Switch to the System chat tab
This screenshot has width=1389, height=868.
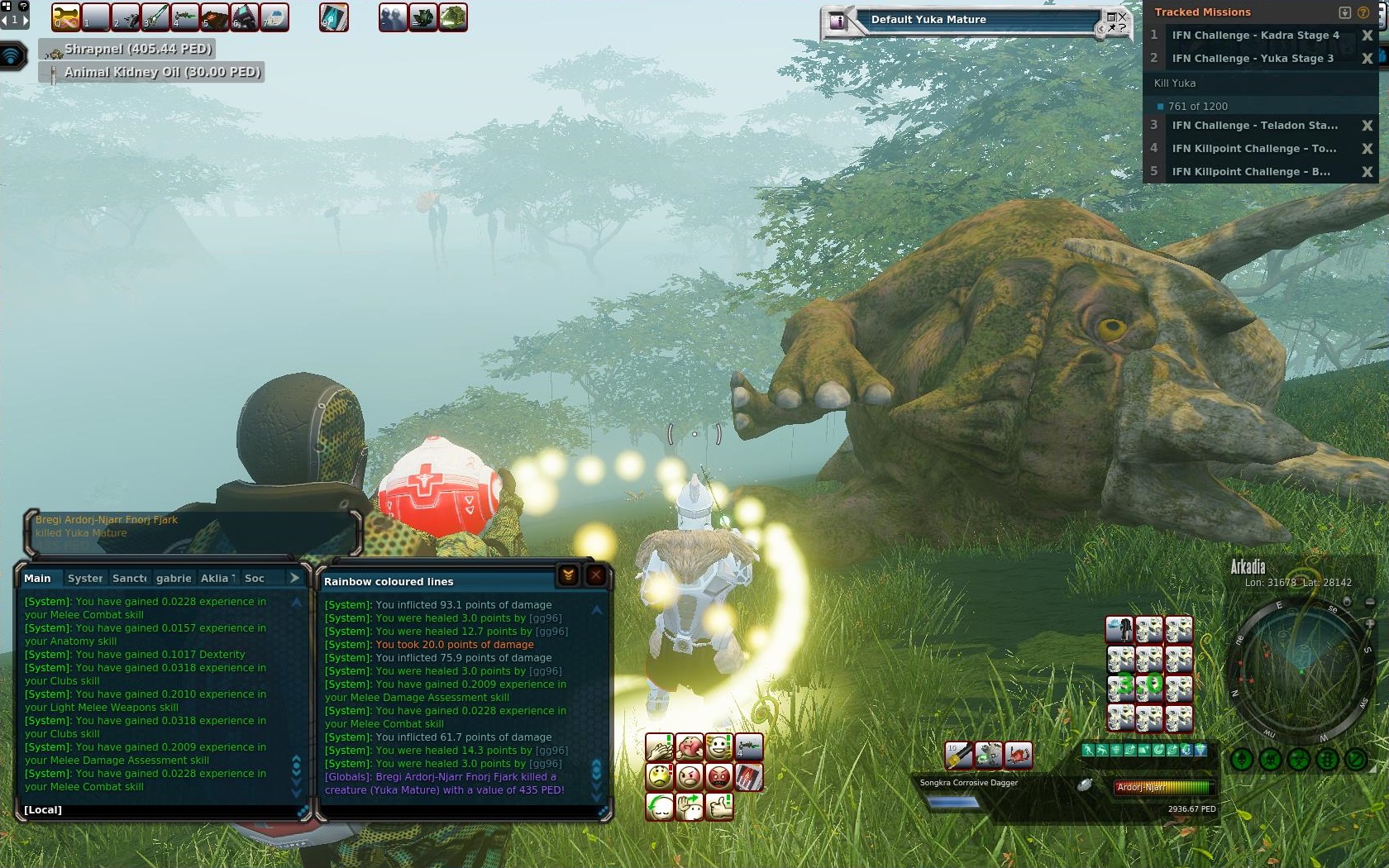pos(85,578)
